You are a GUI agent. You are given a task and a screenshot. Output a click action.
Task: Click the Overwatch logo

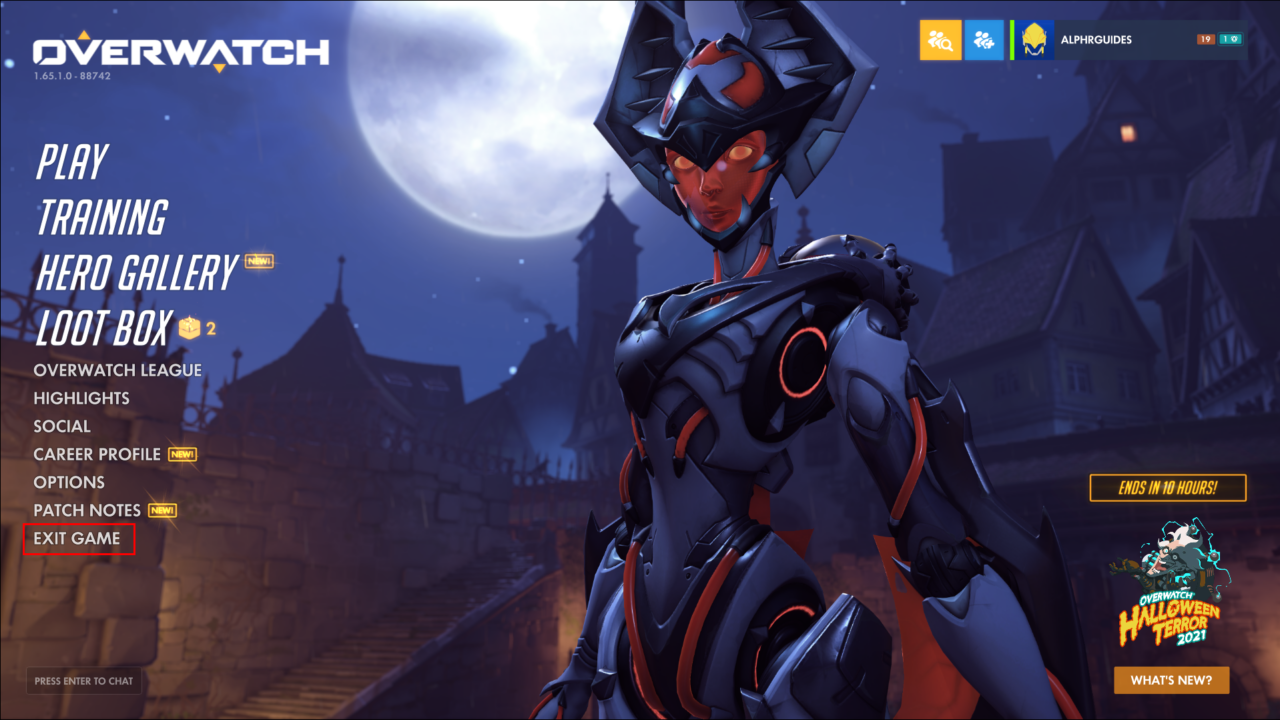180,50
